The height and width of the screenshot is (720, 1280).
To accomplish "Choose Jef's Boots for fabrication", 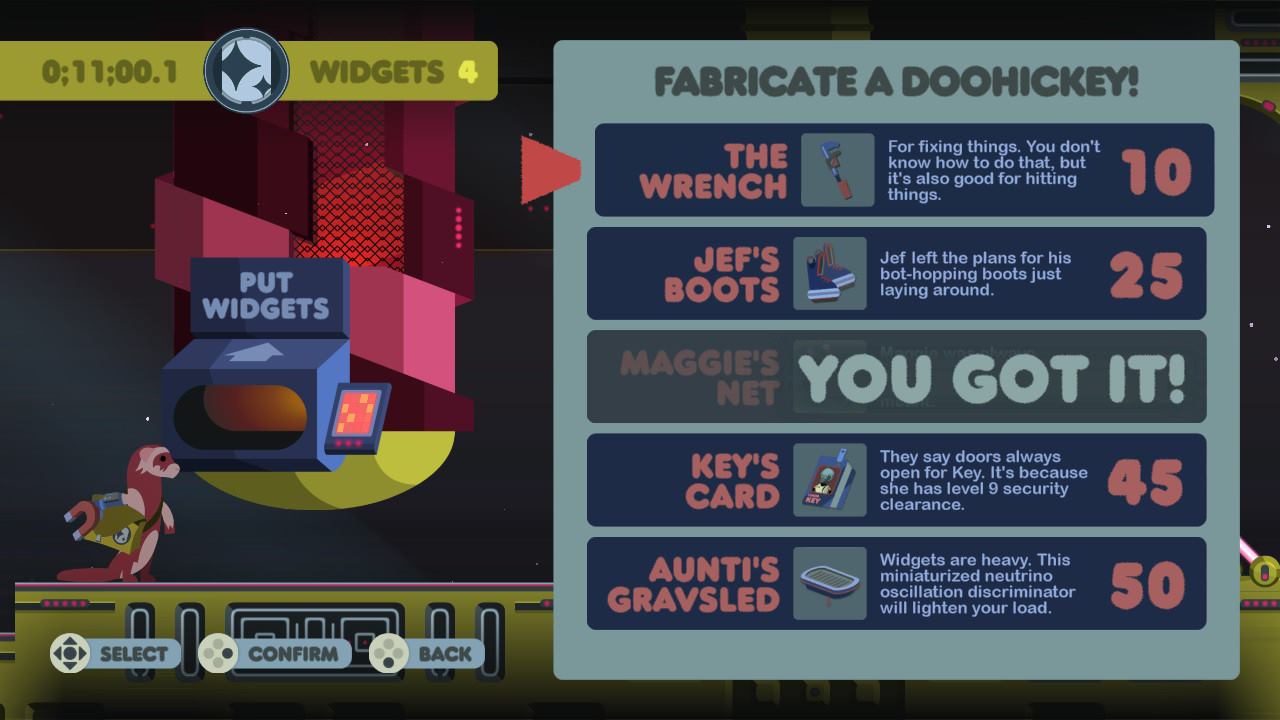I will 896,274.
